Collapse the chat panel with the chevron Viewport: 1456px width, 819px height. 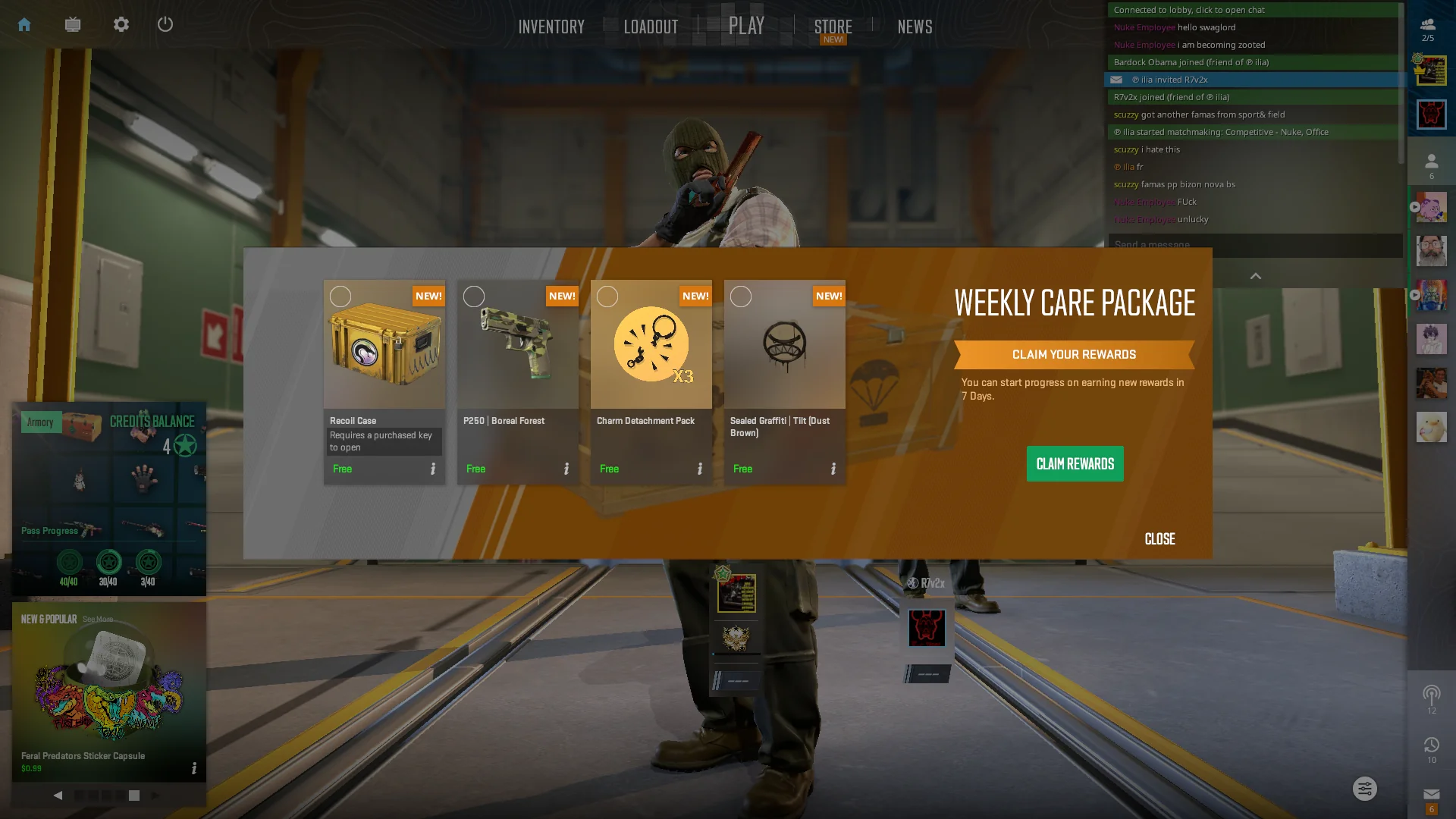tap(1255, 276)
